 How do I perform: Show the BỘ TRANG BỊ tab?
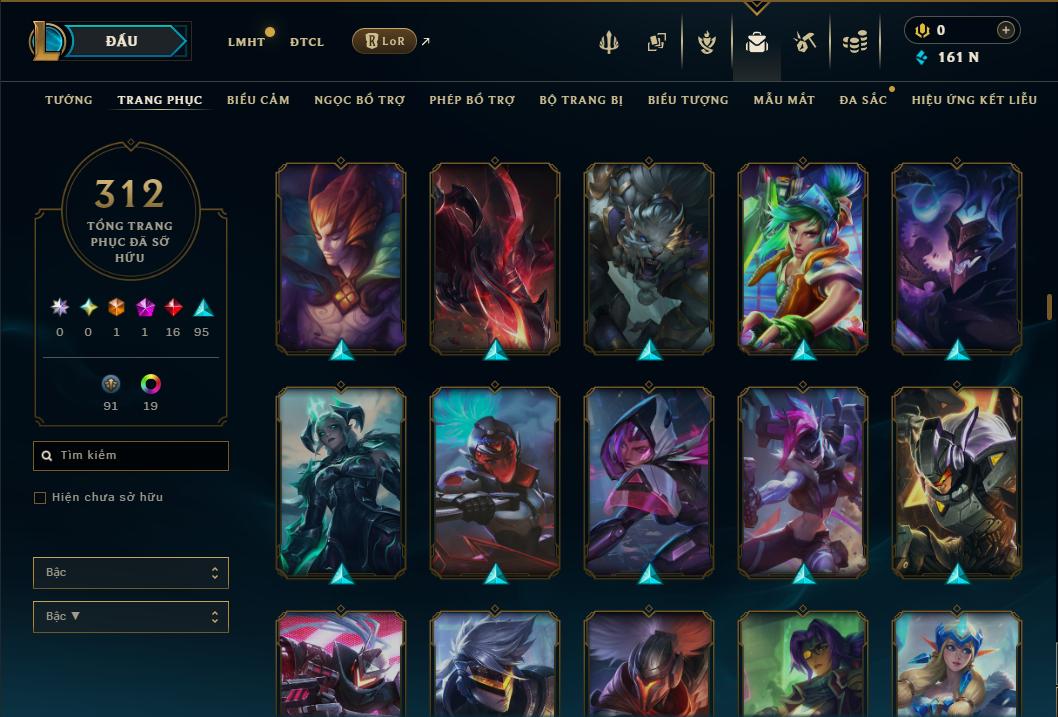click(x=581, y=100)
